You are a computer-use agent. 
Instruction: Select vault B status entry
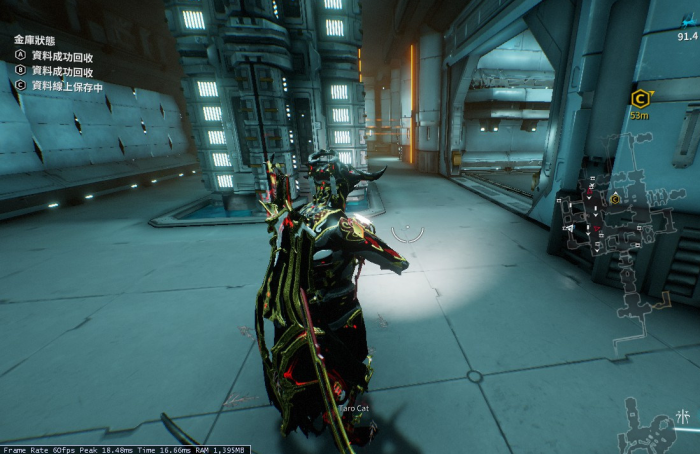[x=62, y=71]
